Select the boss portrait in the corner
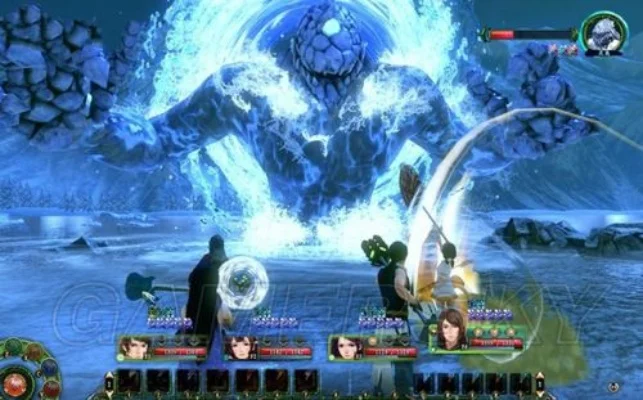The height and width of the screenshot is (400, 643). (x=603, y=32)
